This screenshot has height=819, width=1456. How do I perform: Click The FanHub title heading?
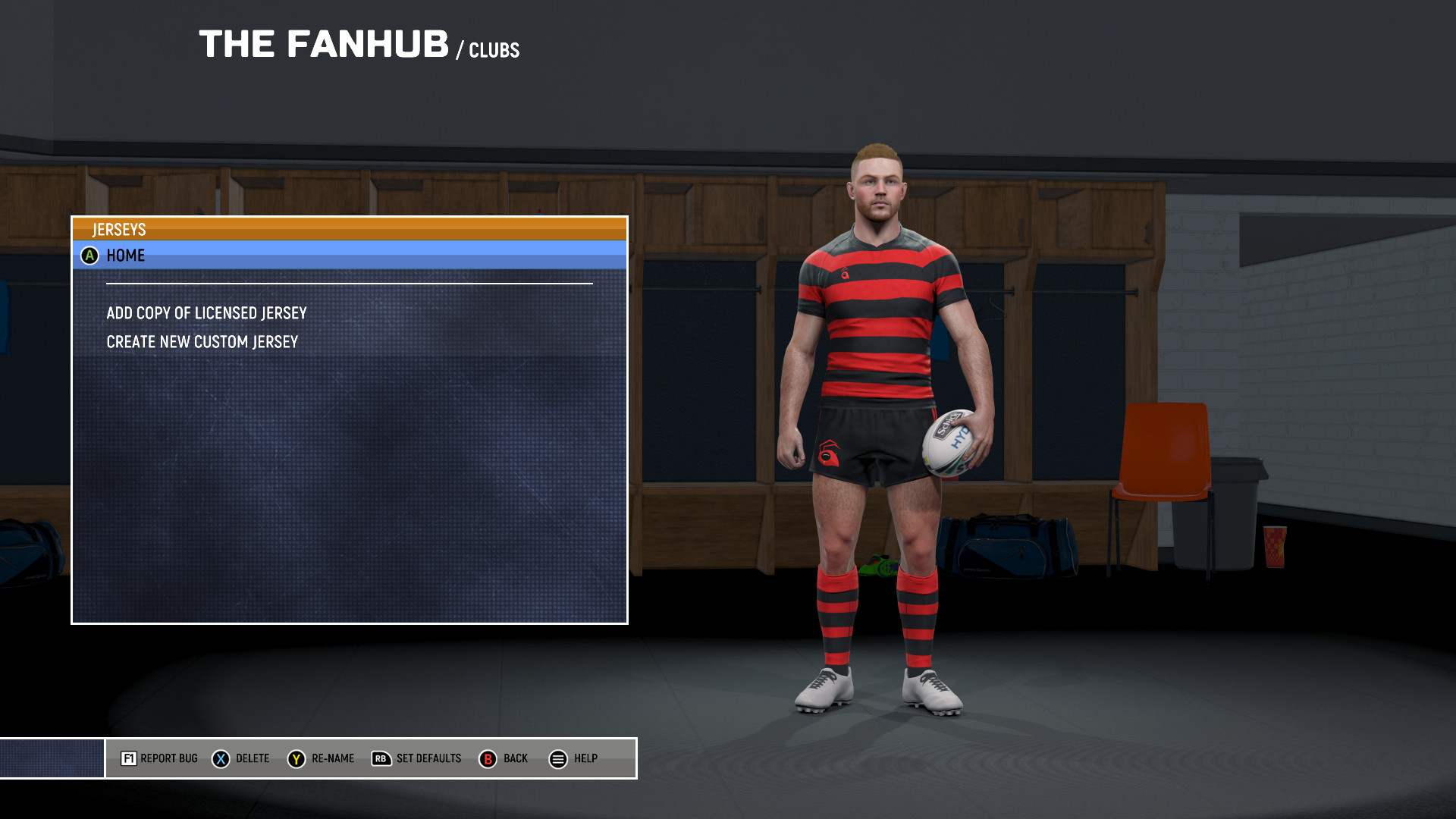point(322,43)
